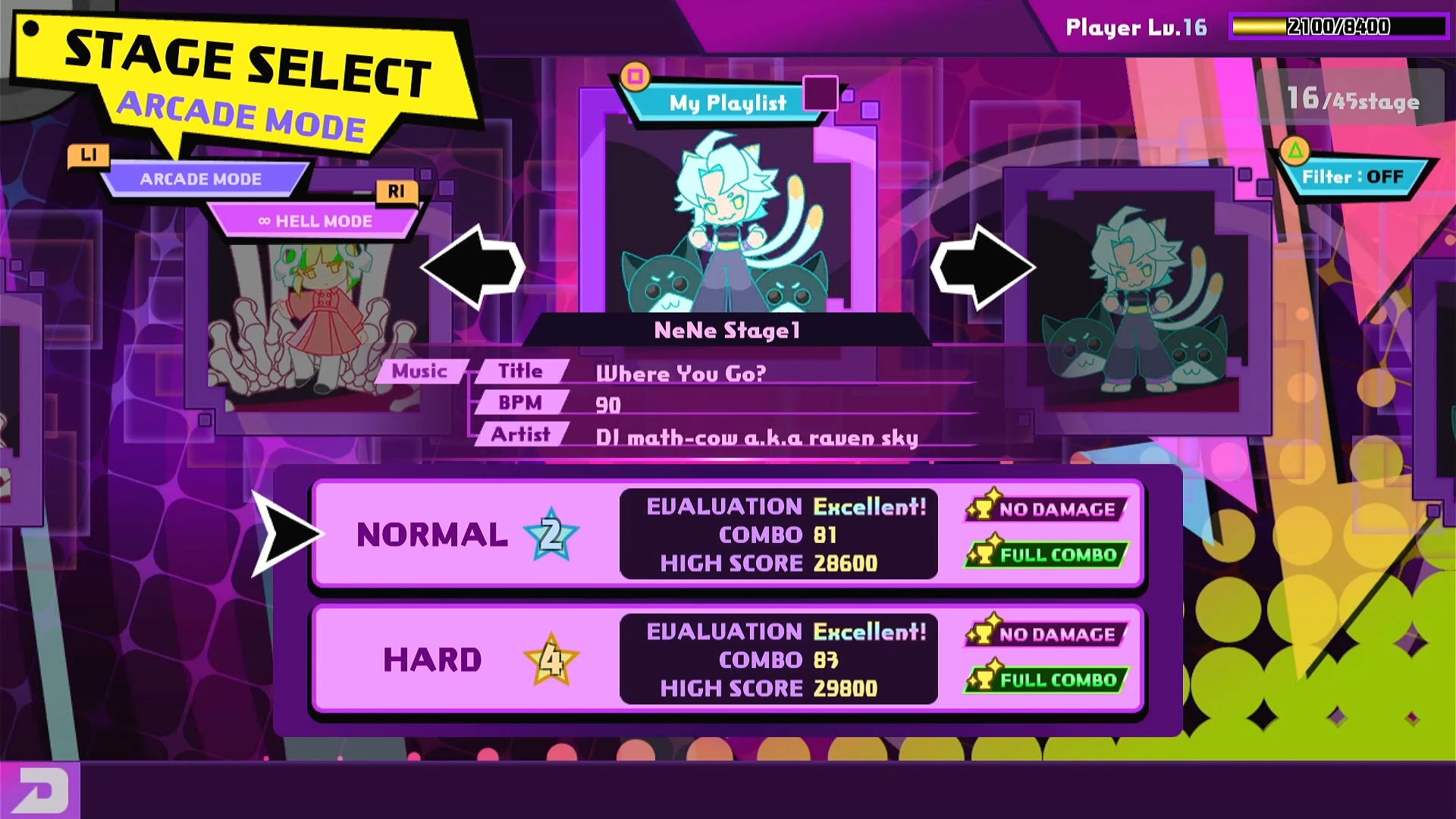Go to the previous stage with left arrow
Image resolution: width=1456 pixels, height=819 pixels.
(x=473, y=267)
